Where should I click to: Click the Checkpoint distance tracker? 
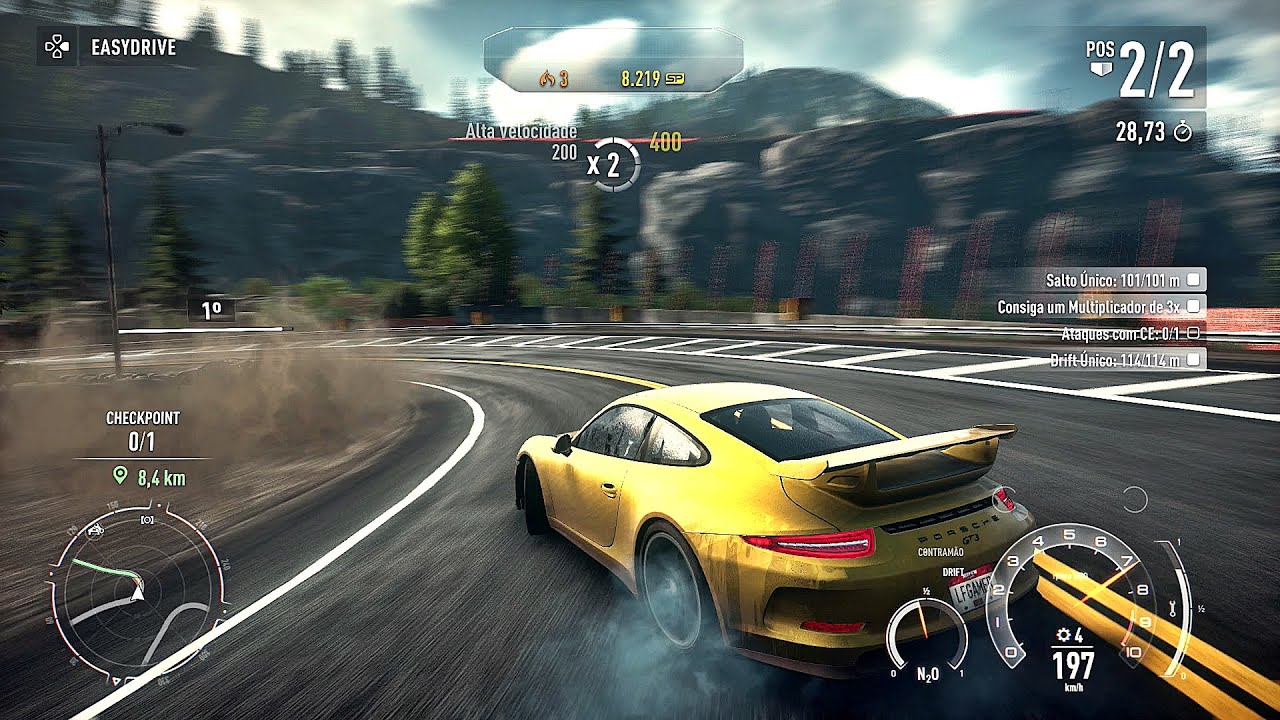click(x=149, y=478)
